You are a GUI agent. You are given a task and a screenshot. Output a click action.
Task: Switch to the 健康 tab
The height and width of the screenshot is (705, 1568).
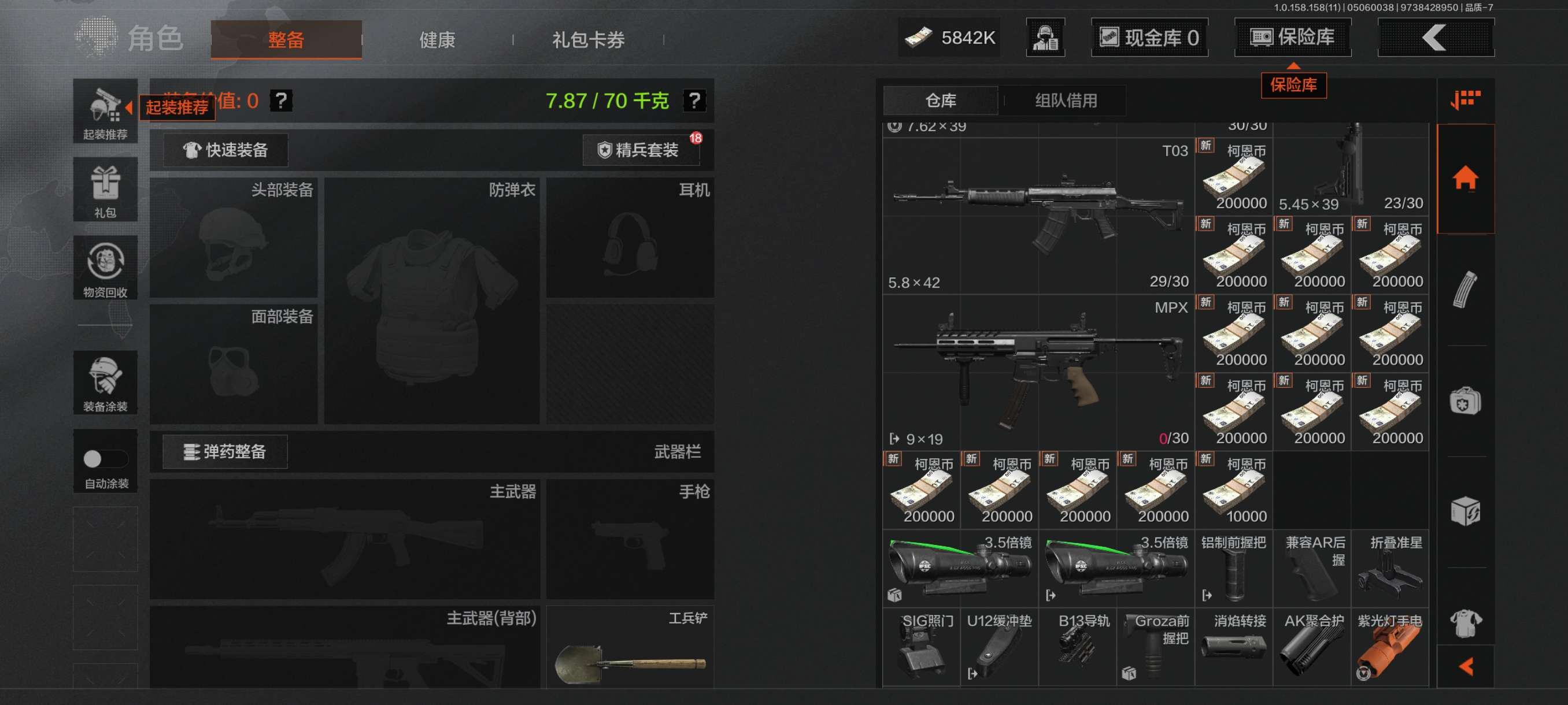437,40
